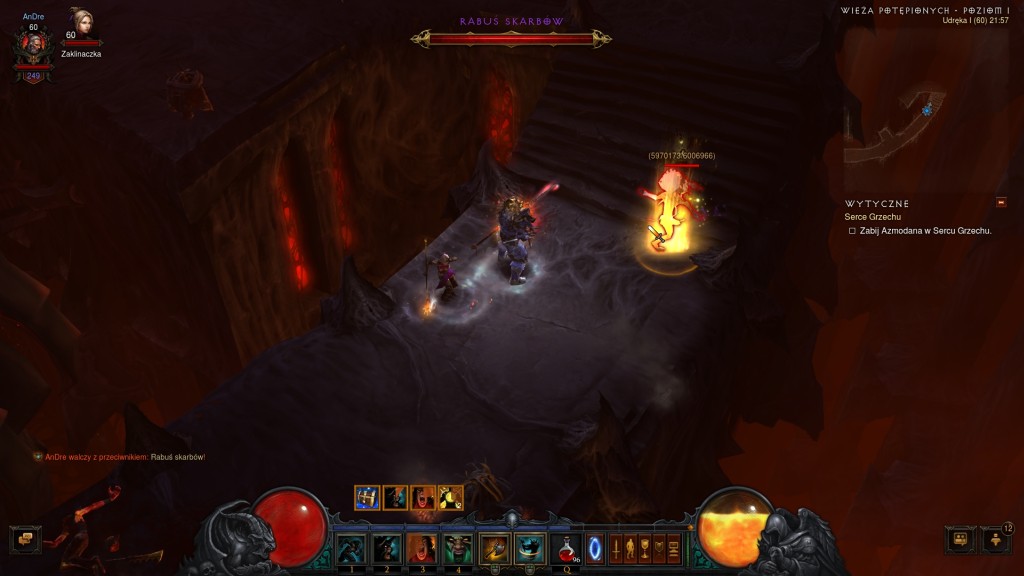Open the chalice achievements button
The width and height of the screenshot is (1024, 576).
[x=645, y=549]
